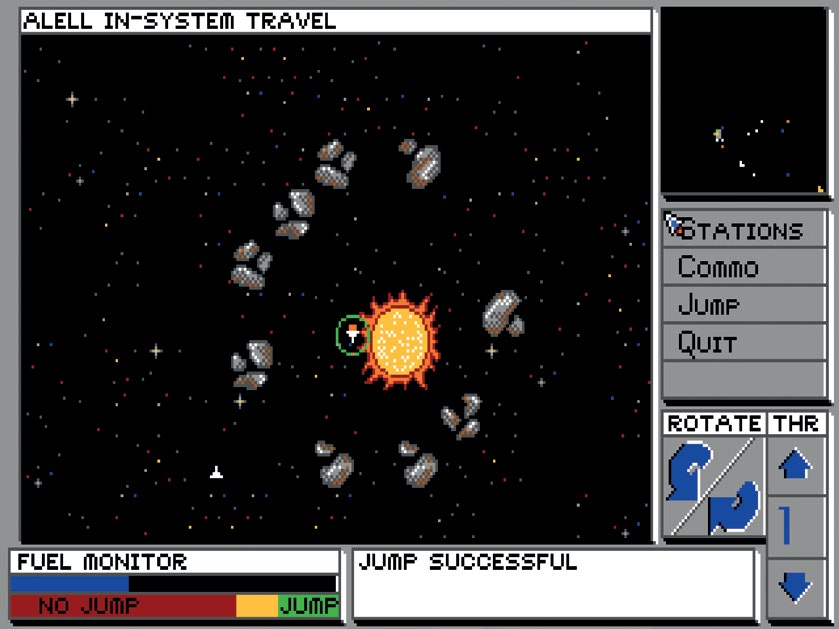Screen dimensions: 839x629
Task: Select the Commo menu option
Action: 743,268
